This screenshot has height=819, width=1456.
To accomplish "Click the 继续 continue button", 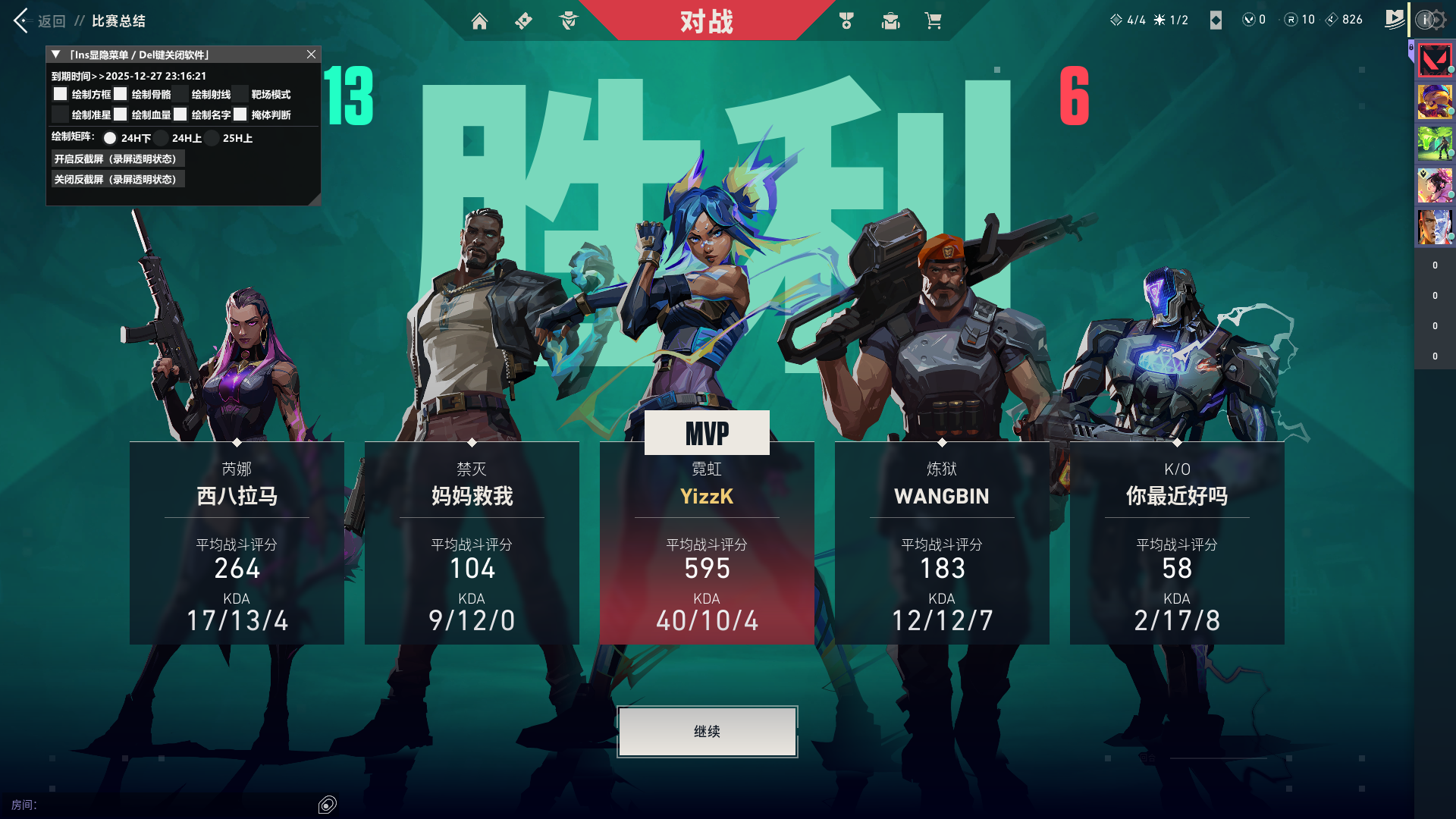I will tap(707, 732).
